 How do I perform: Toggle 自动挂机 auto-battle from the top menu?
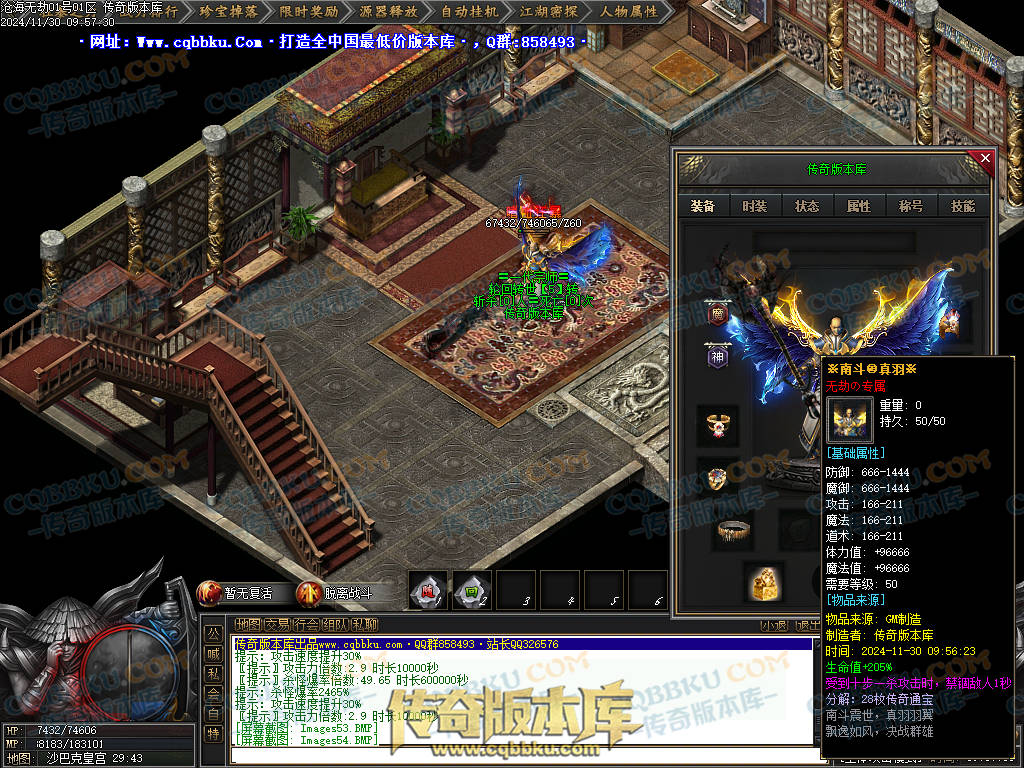click(x=469, y=12)
